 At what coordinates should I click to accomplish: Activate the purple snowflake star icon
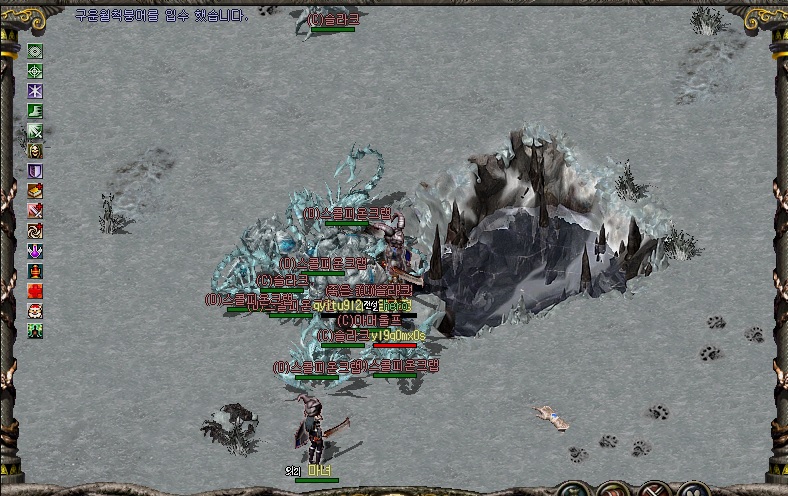tap(35, 91)
